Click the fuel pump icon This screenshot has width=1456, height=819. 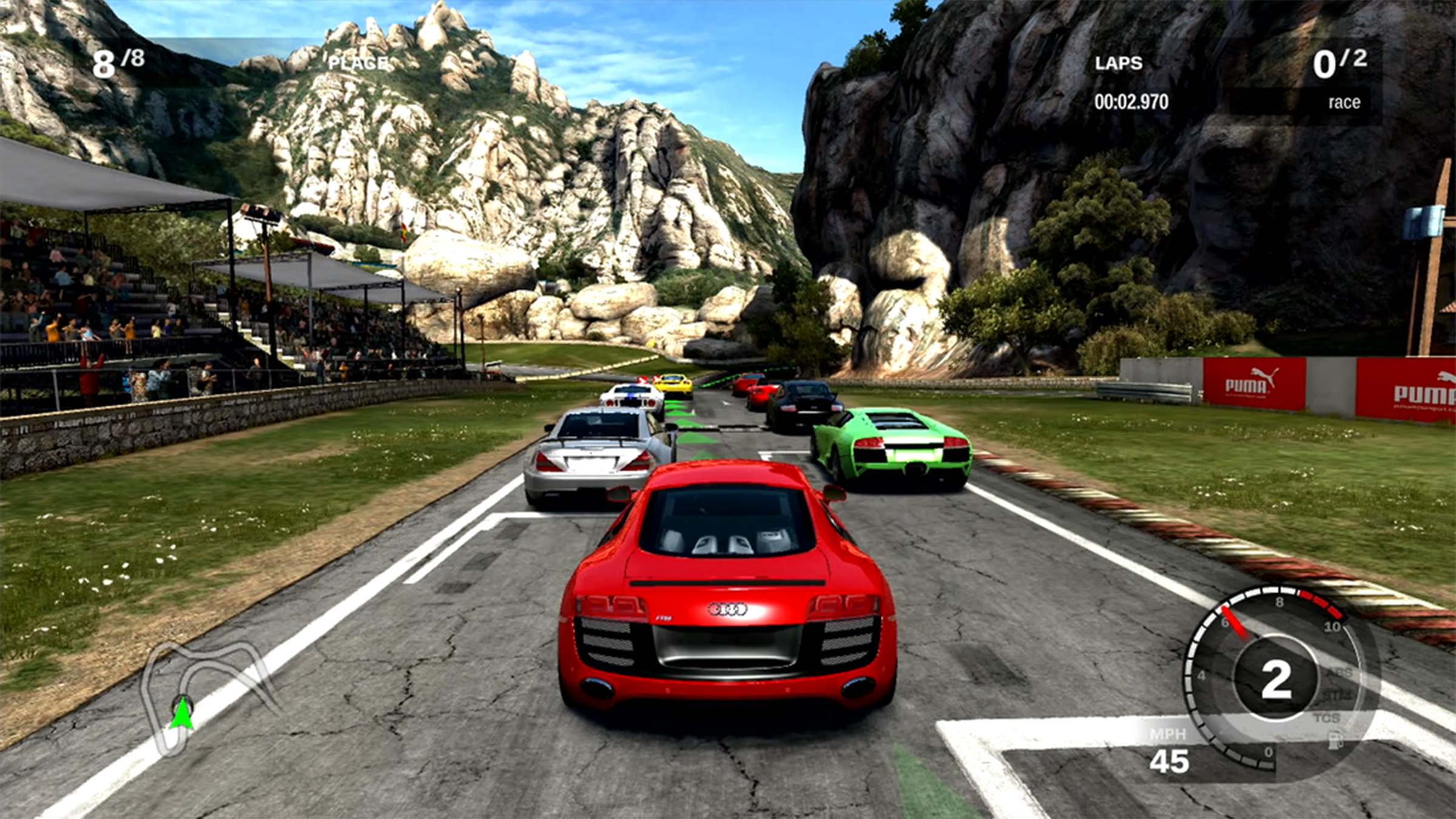coord(1335,740)
